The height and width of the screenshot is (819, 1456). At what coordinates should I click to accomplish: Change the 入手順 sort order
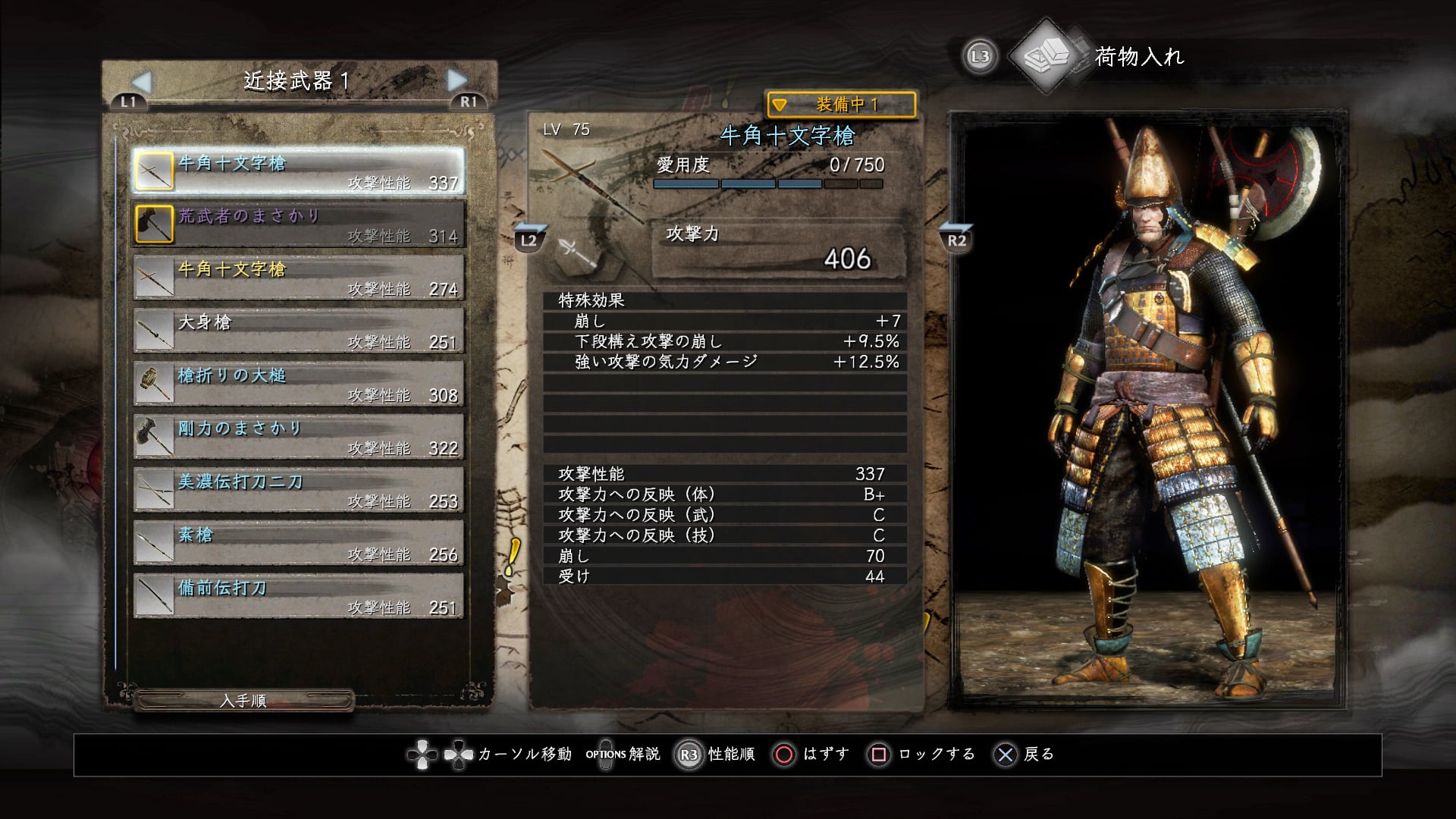pyautogui.click(x=243, y=701)
